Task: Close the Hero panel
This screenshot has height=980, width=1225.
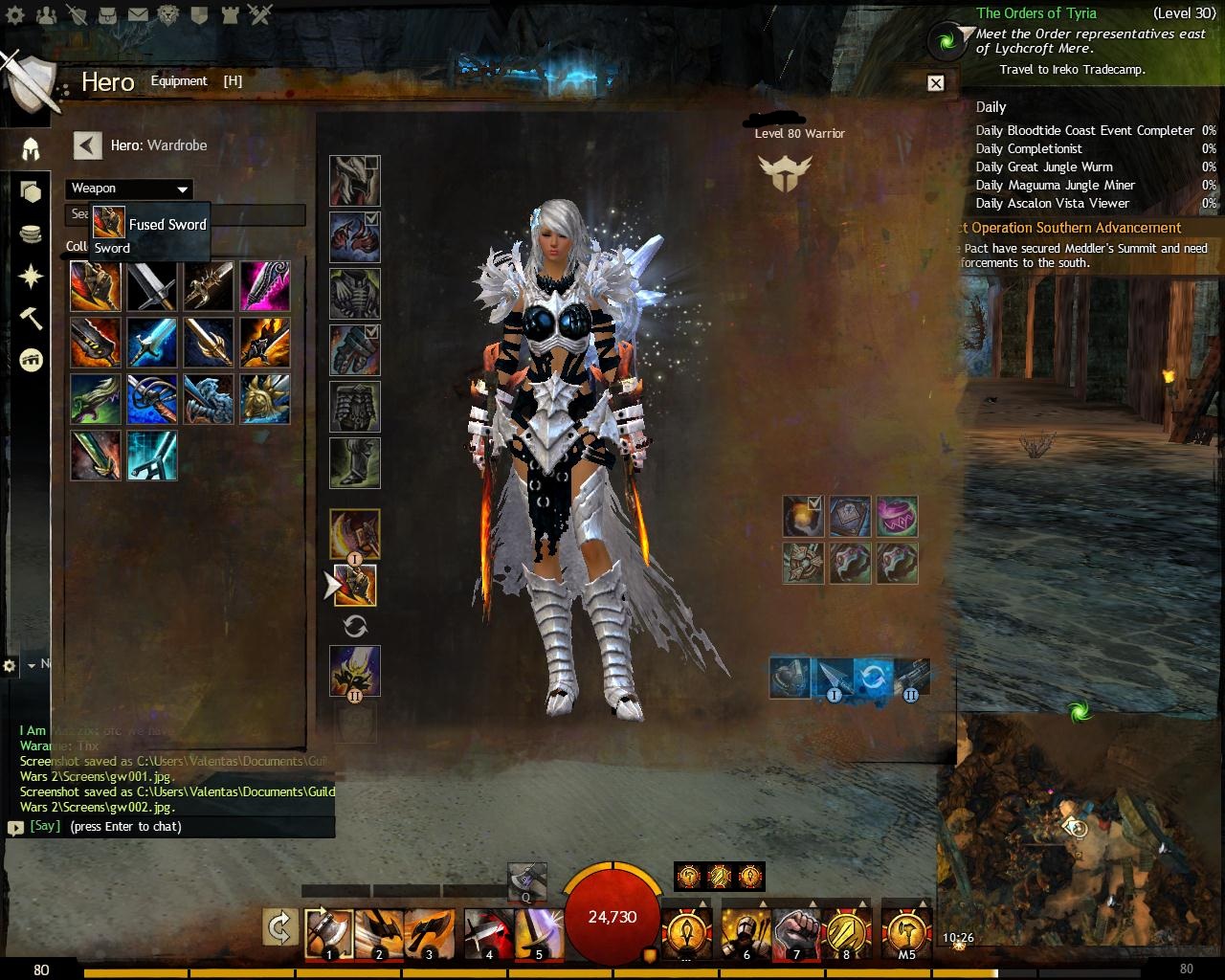Action: (x=936, y=83)
